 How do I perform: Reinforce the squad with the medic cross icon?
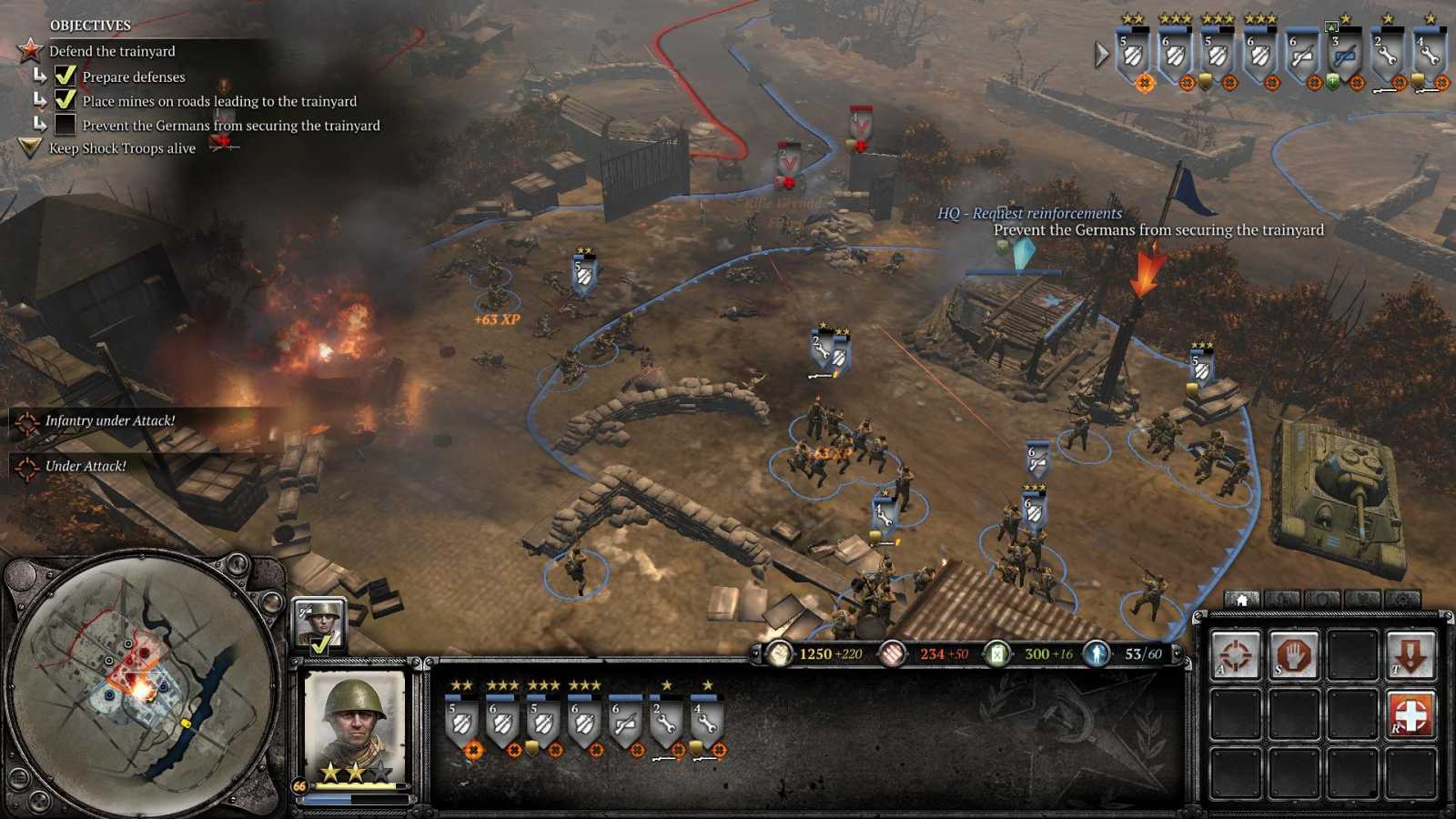(x=1411, y=714)
